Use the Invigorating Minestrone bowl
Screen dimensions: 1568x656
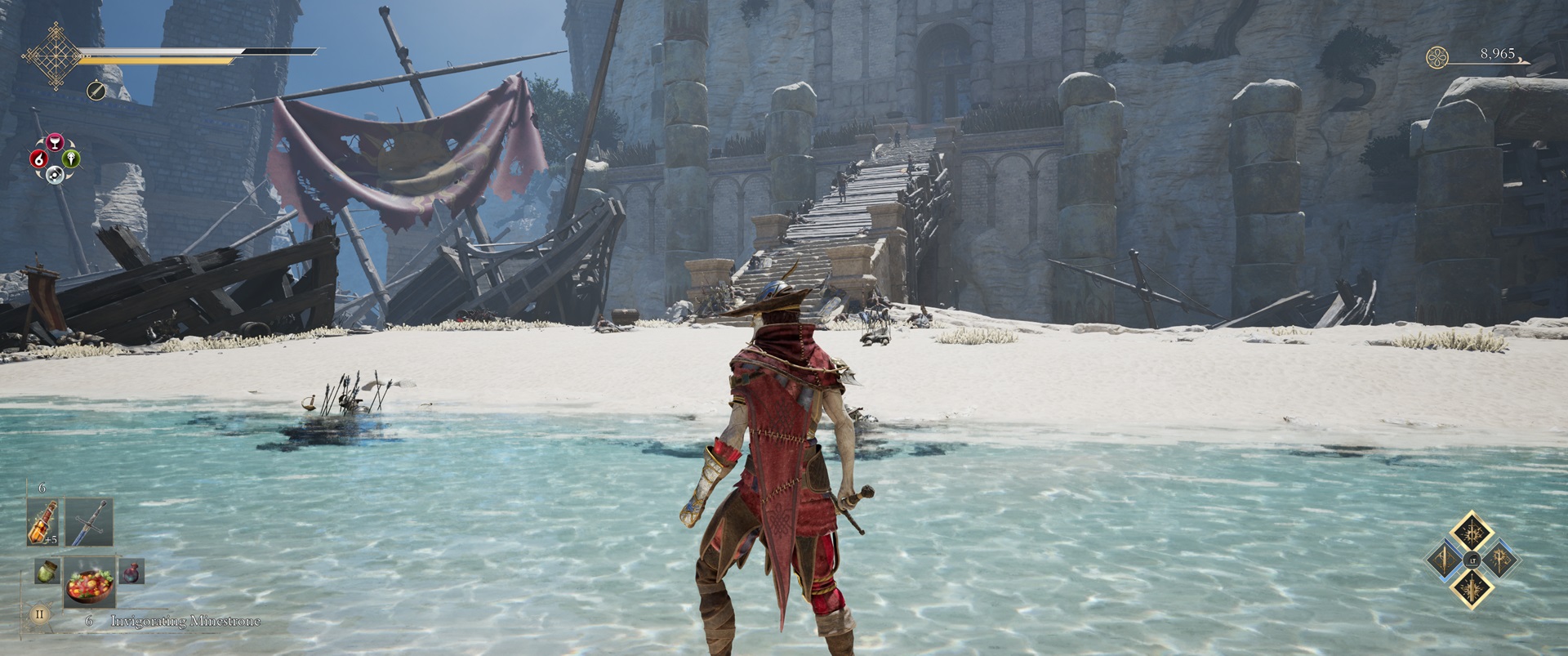(x=89, y=583)
